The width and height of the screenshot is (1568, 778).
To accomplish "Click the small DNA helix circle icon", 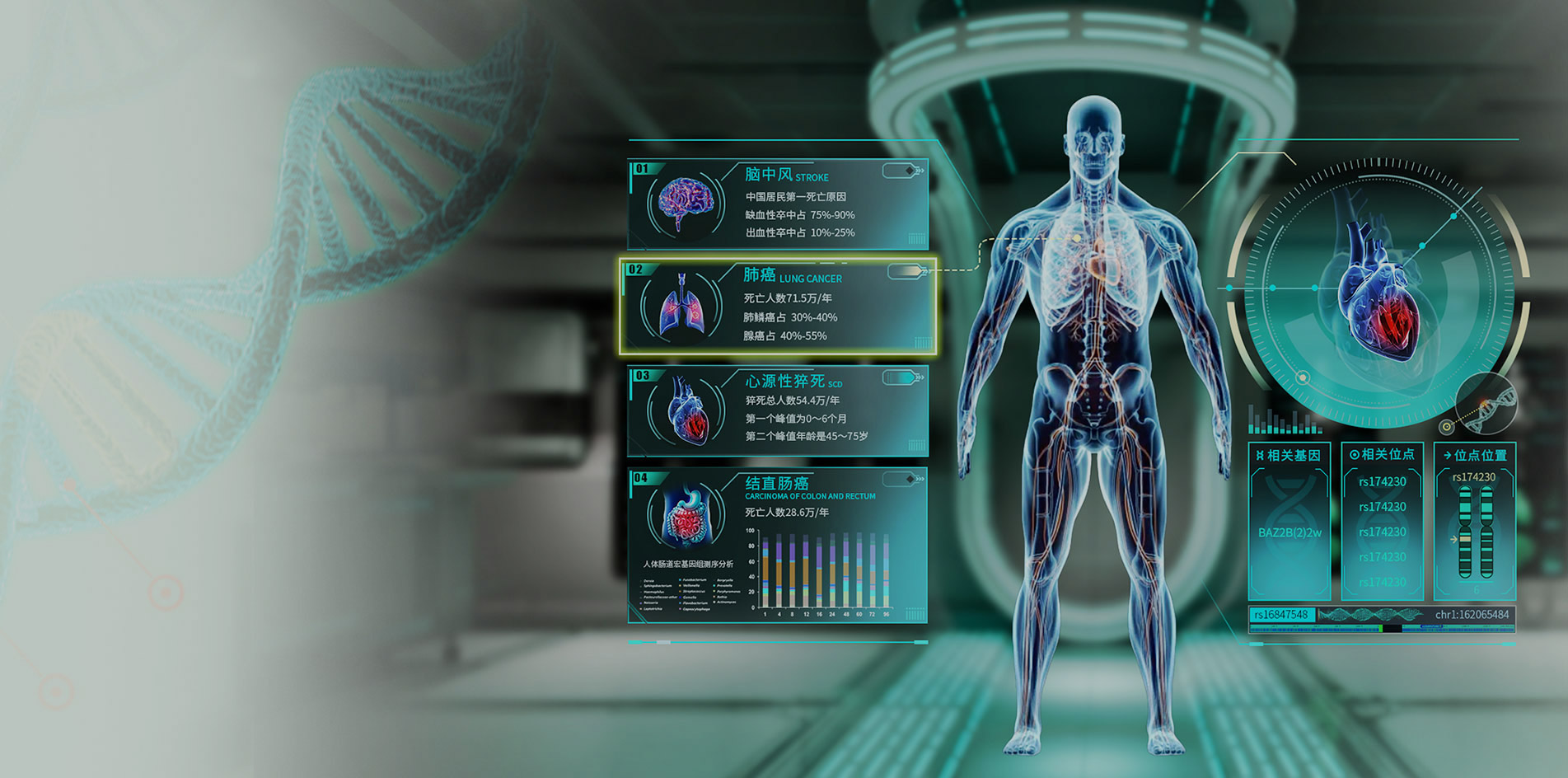I will (x=1486, y=402).
